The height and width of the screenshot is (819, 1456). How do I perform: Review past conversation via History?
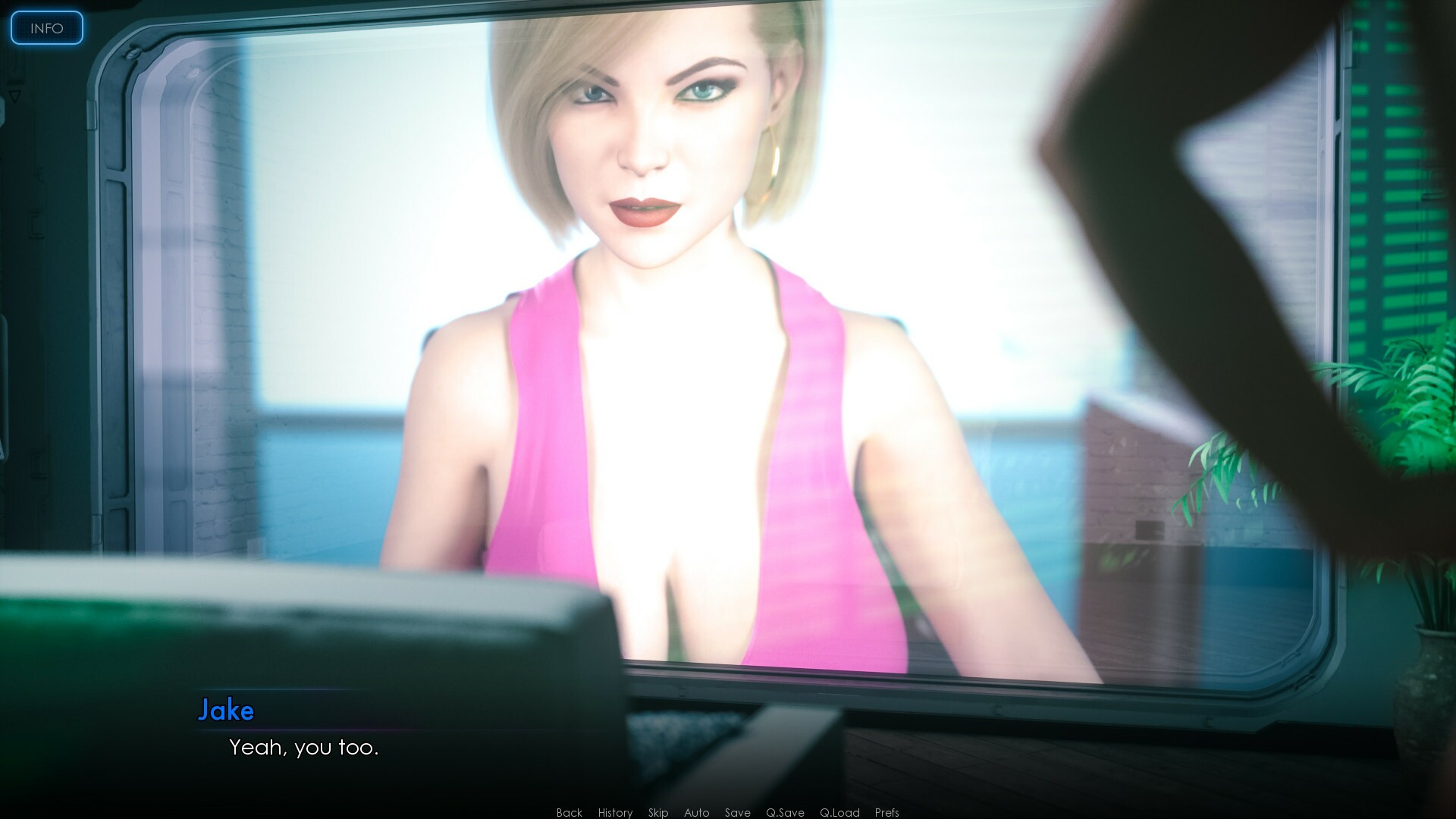[x=614, y=812]
